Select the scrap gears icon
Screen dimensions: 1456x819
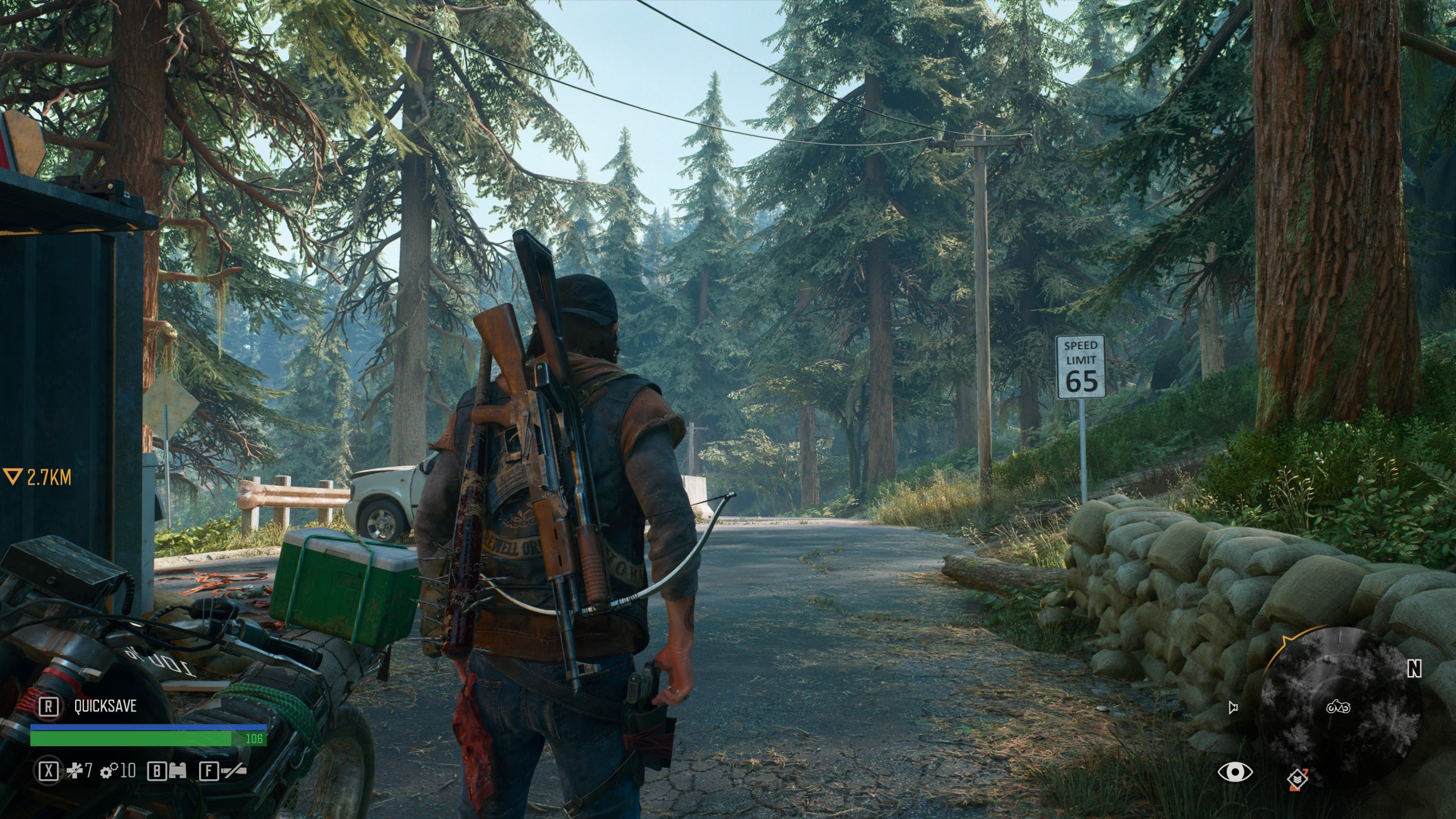(109, 771)
